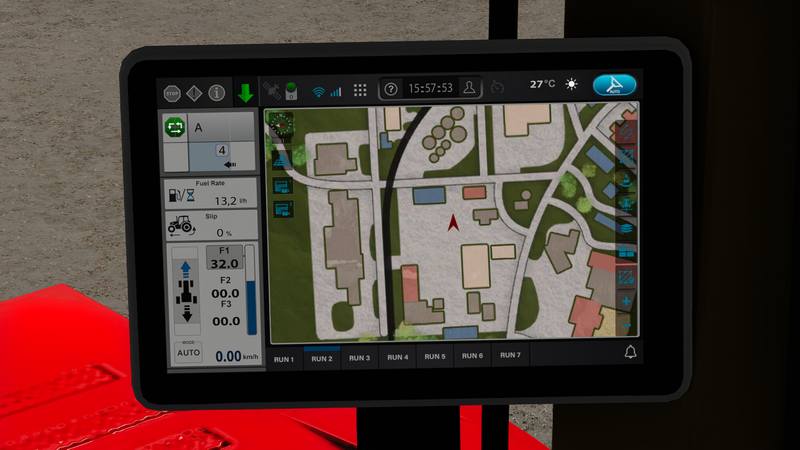800x450 pixels.
Task: Click the question mark help icon
Action: tap(391, 88)
